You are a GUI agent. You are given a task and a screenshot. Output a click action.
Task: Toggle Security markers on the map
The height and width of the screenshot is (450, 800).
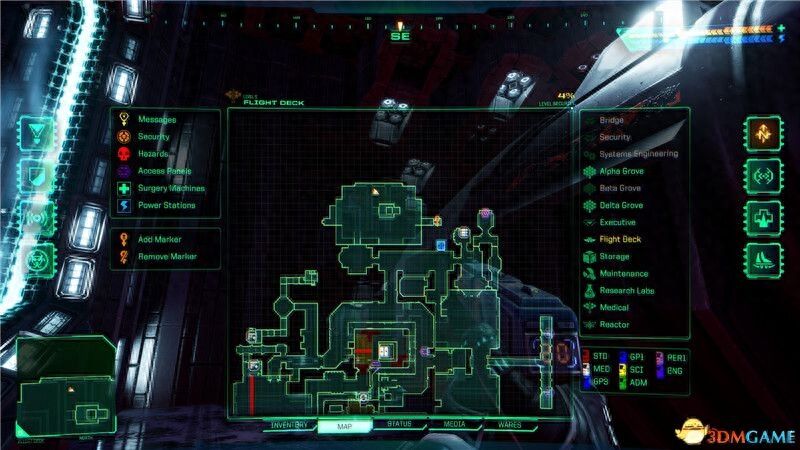(x=153, y=136)
